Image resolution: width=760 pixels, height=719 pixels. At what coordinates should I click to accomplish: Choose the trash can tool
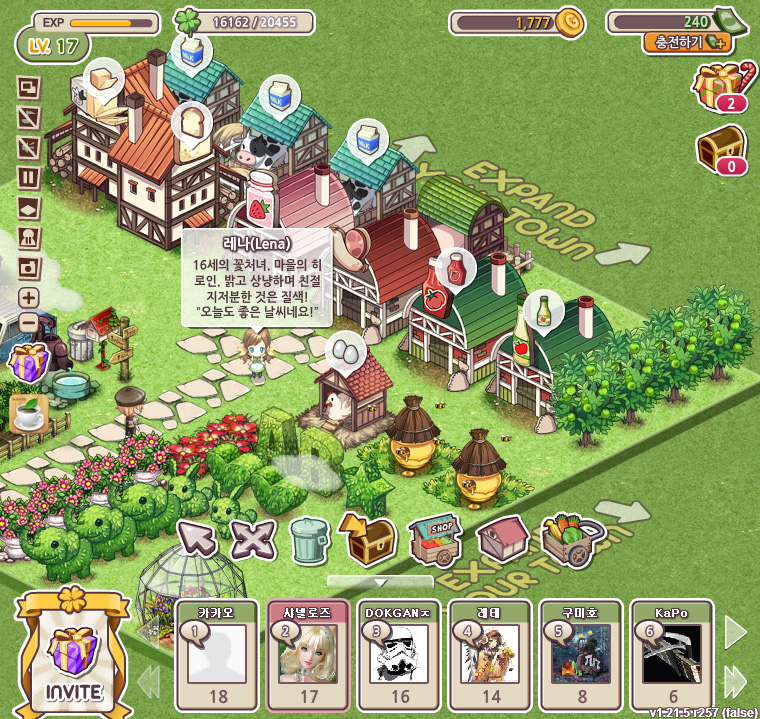tap(309, 541)
